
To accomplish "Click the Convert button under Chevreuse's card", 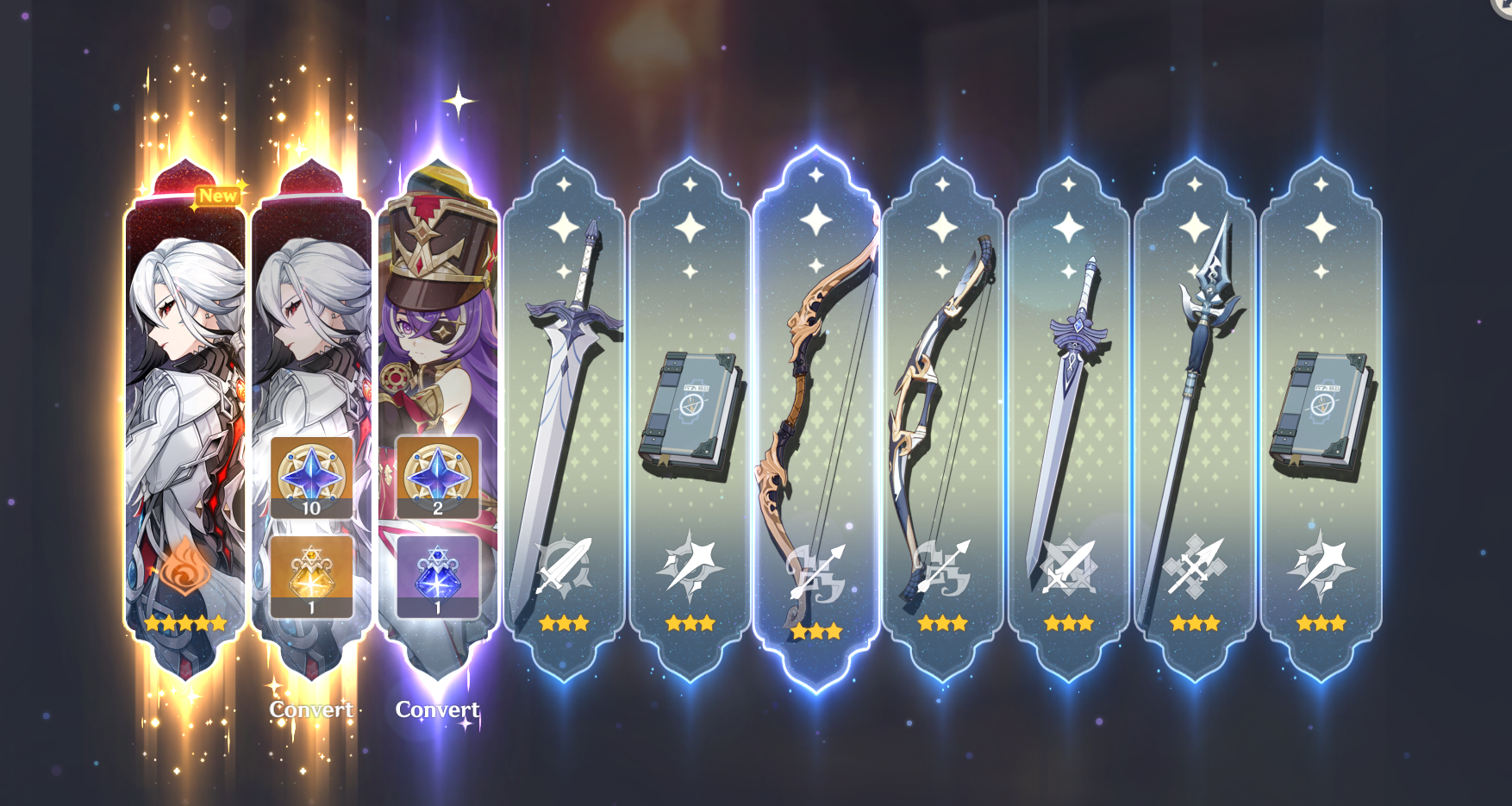I will [437, 711].
